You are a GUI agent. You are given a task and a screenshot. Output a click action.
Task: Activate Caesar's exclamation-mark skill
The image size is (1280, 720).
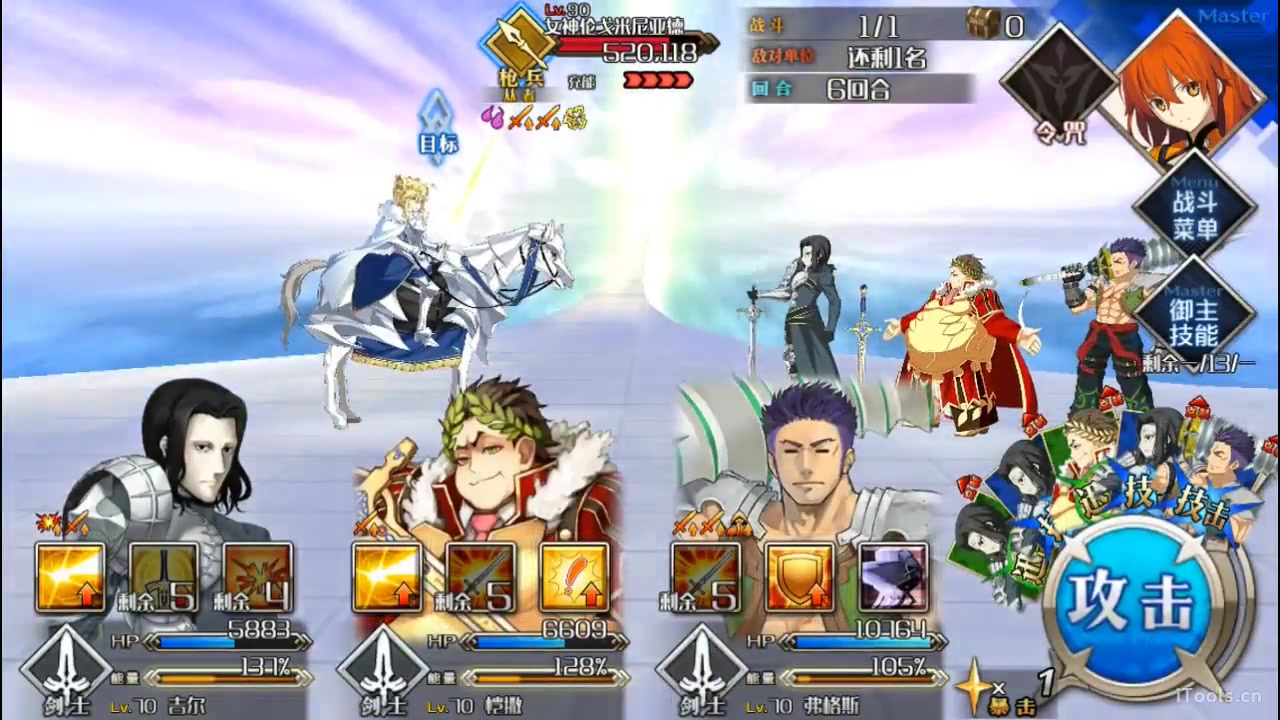click(x=575, y=577)
